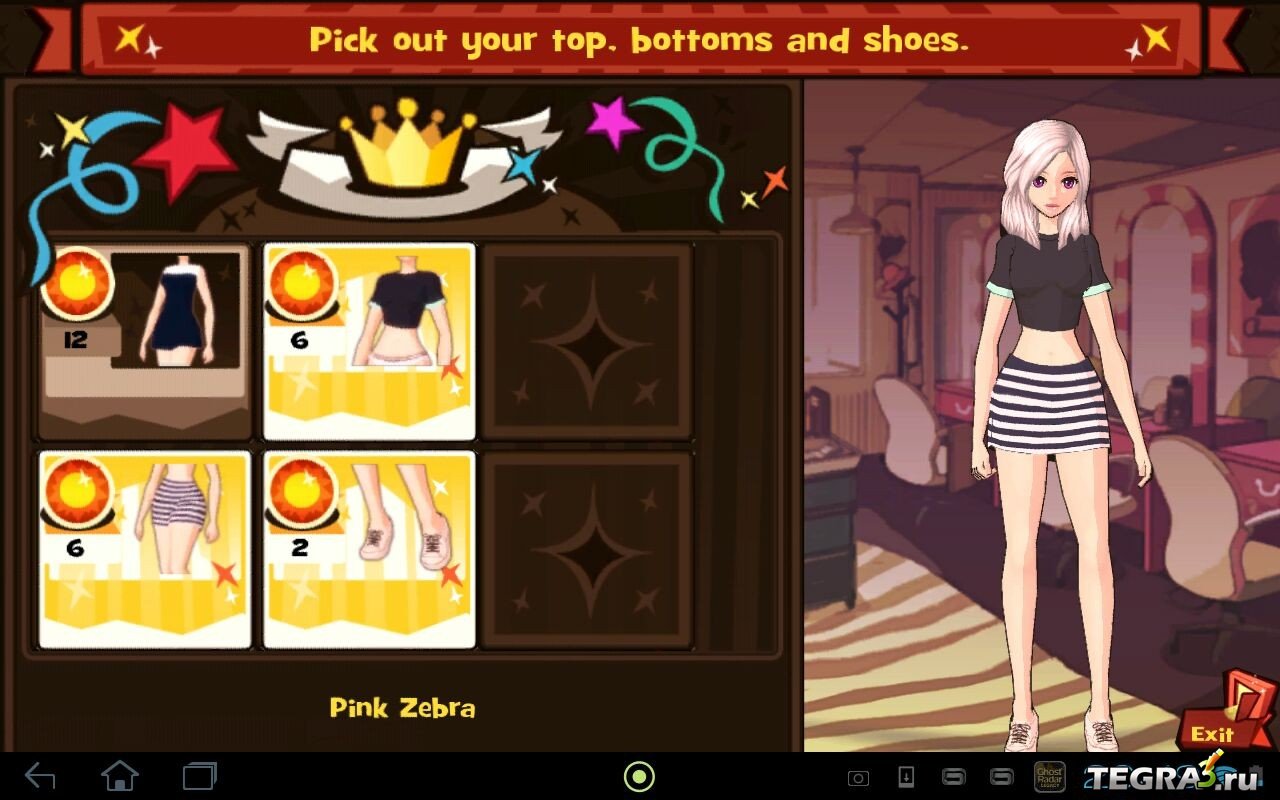Pick the striped zebra shorts card
The image size is (1280, 800).
145,550
